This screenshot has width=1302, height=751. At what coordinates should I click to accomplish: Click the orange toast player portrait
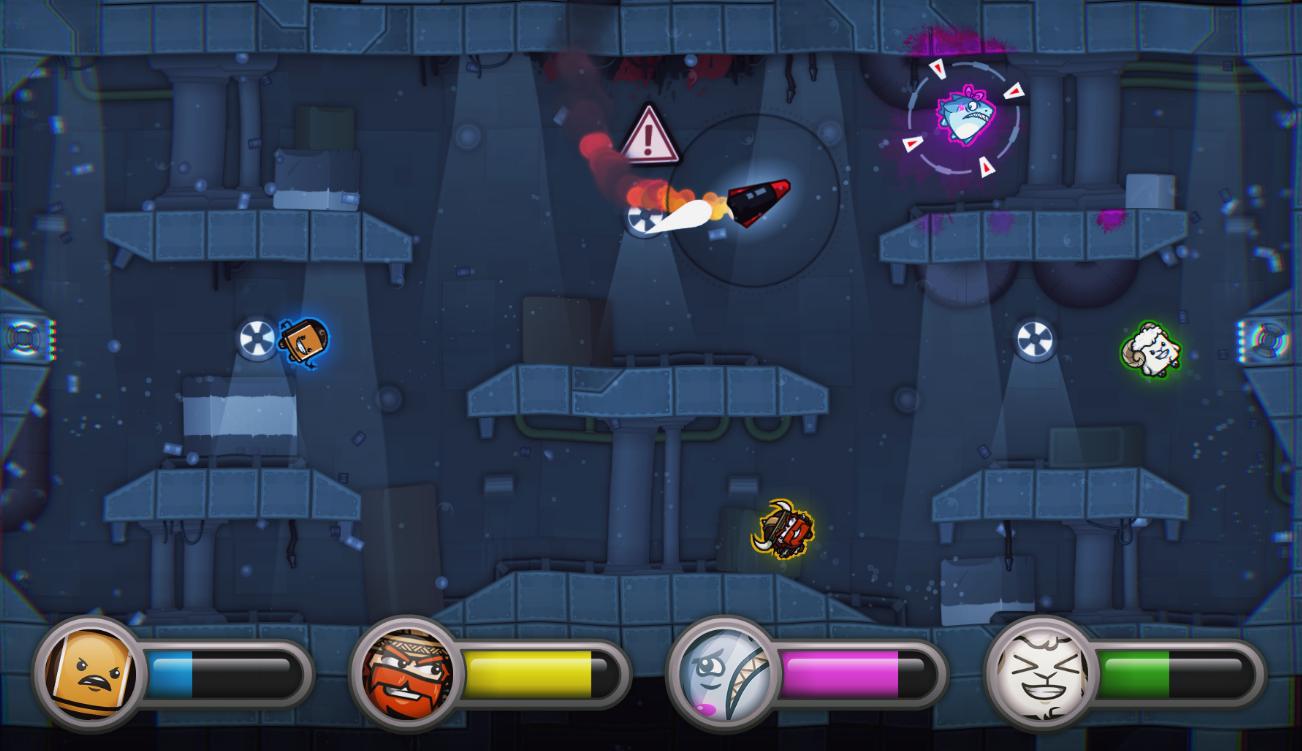[91, 671]
